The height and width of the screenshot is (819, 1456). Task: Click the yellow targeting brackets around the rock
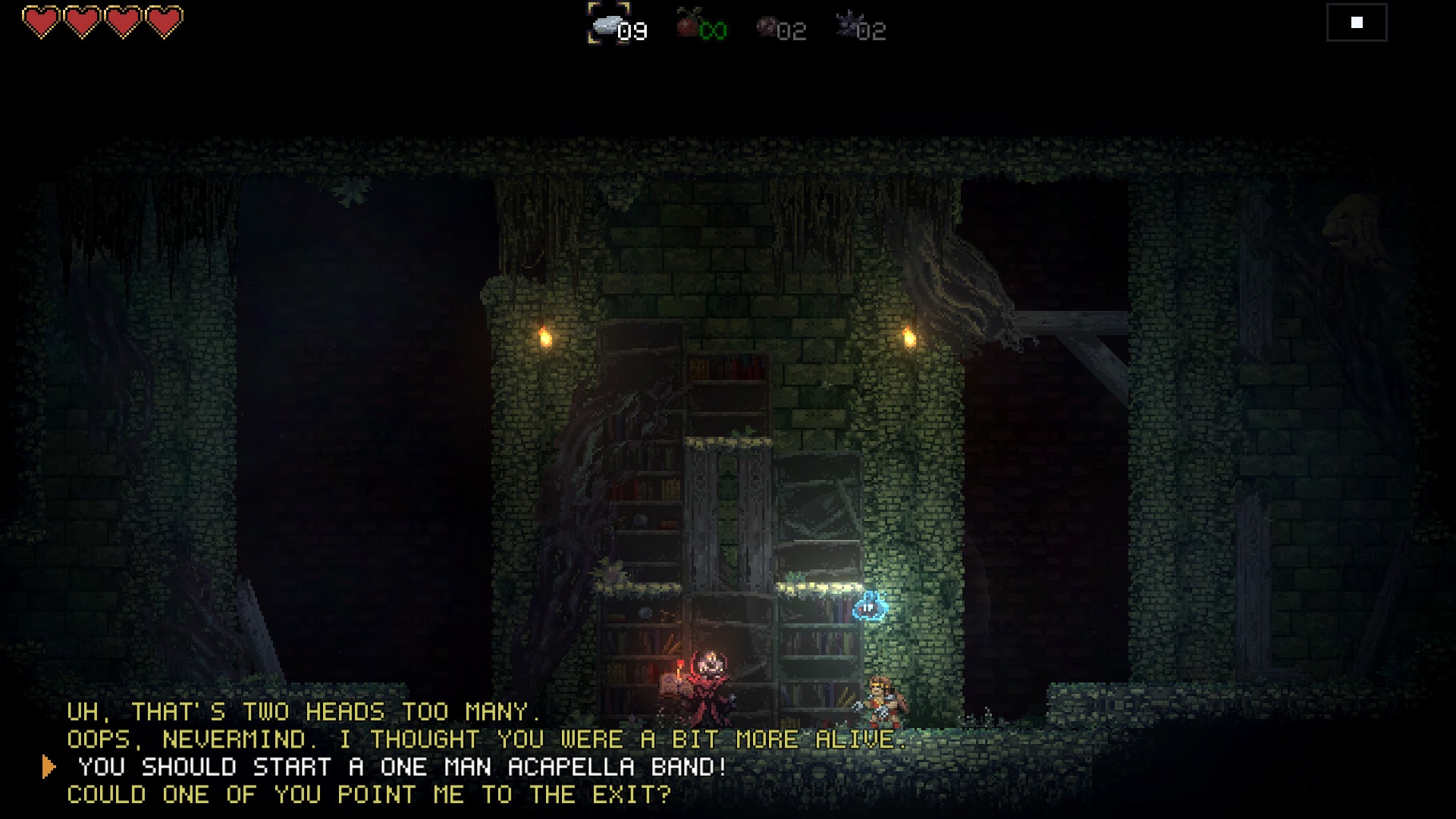pyautogui.click(x=607, y=23)
